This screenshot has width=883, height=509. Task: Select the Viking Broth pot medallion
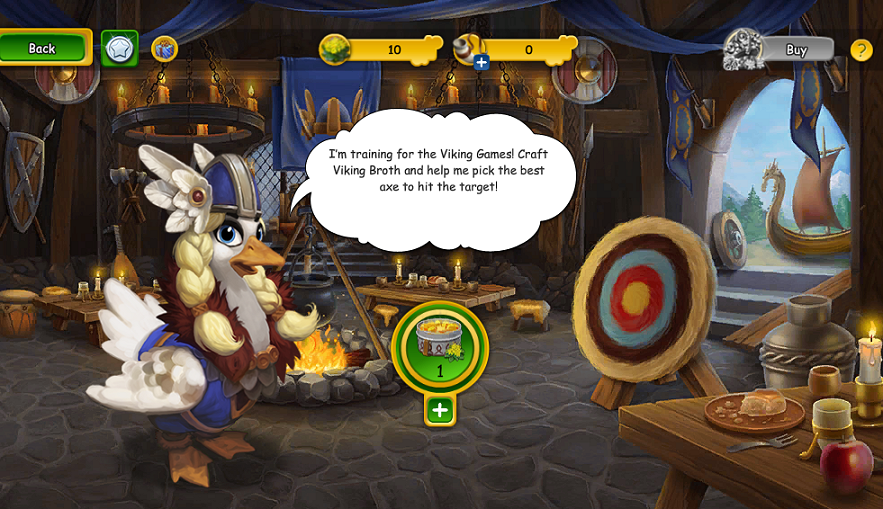point(439,347)
